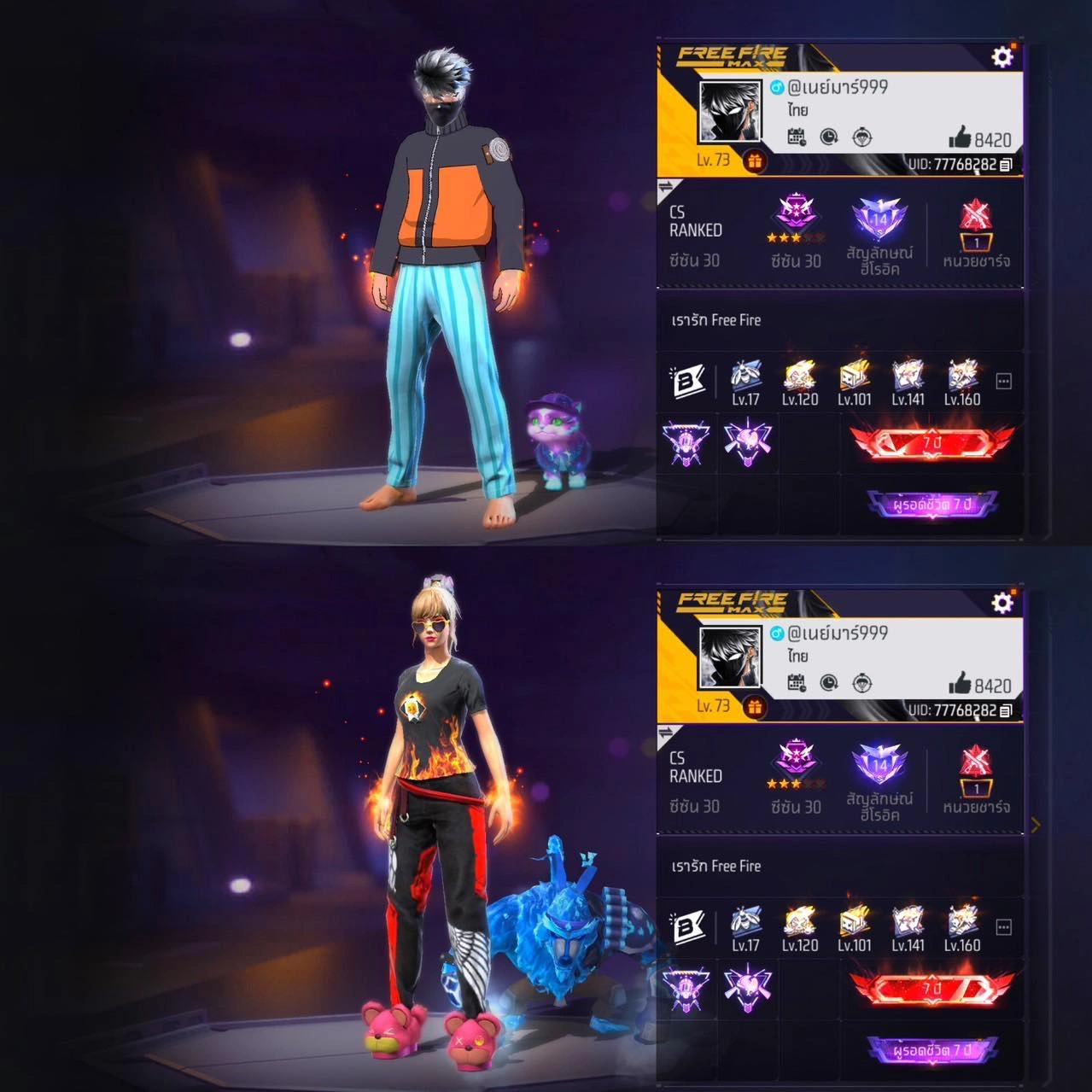1092x1092 pixels.
Task: Like the profile shown beside the blonde character
Action: 961,685
